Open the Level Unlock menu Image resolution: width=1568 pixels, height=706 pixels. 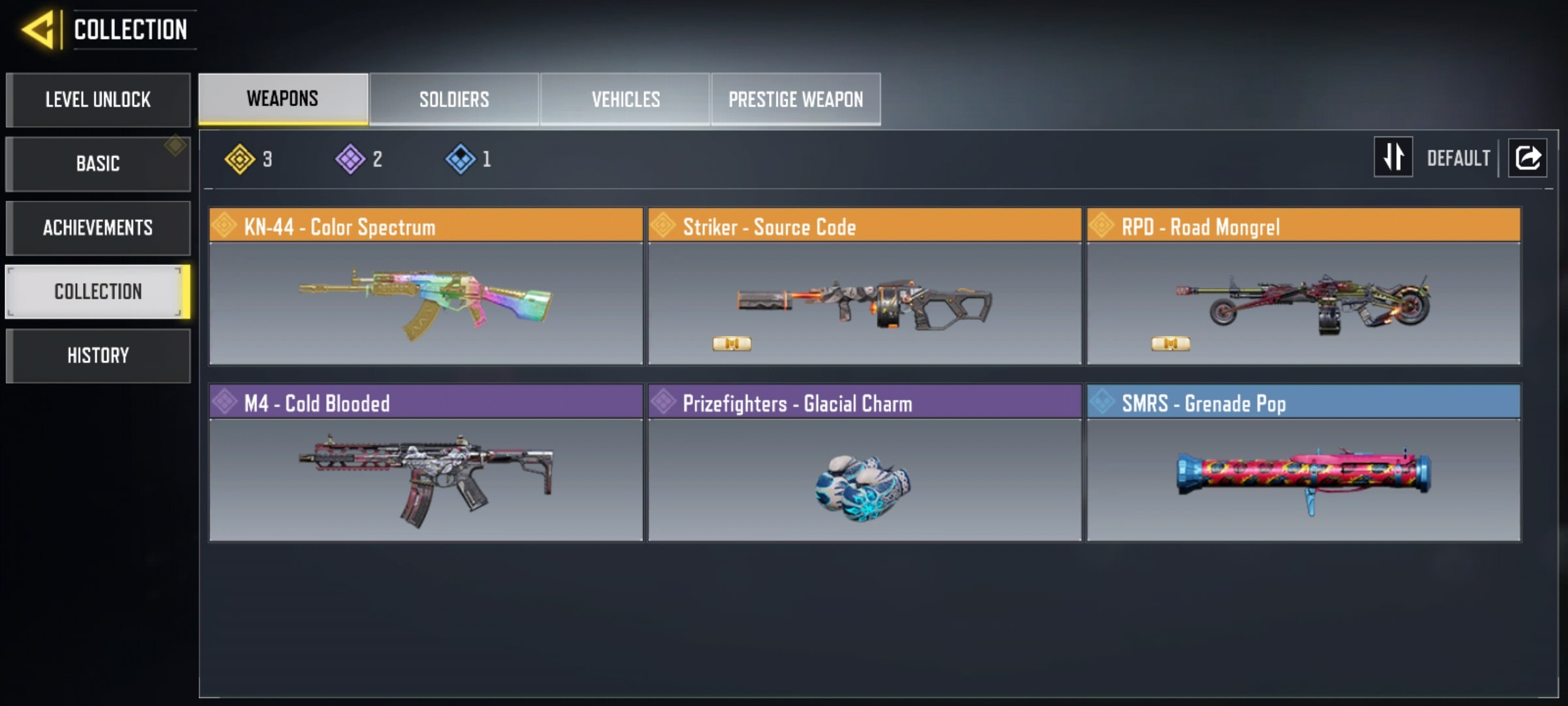[98, 100]
